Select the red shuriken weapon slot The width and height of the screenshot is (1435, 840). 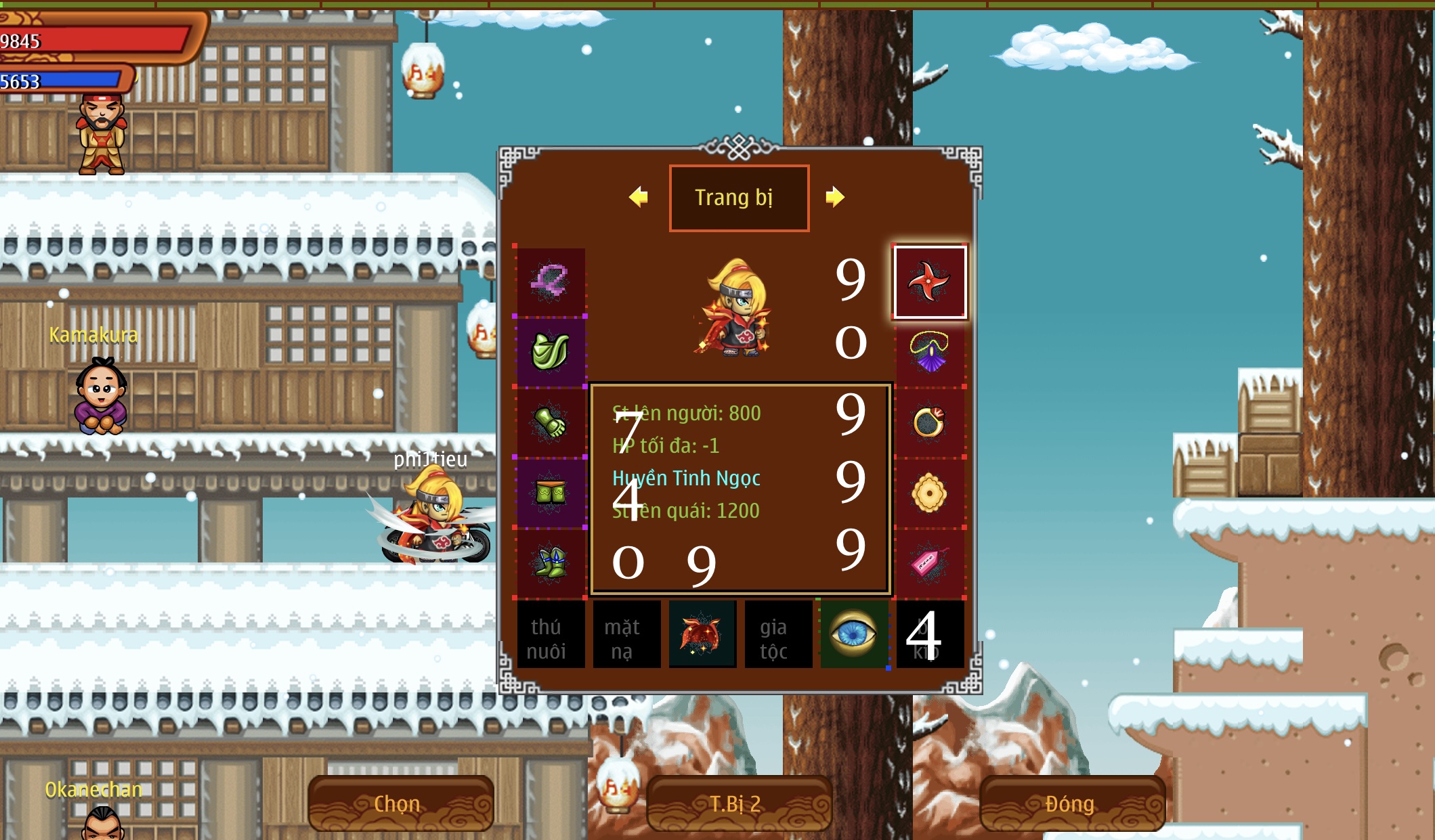931,282
